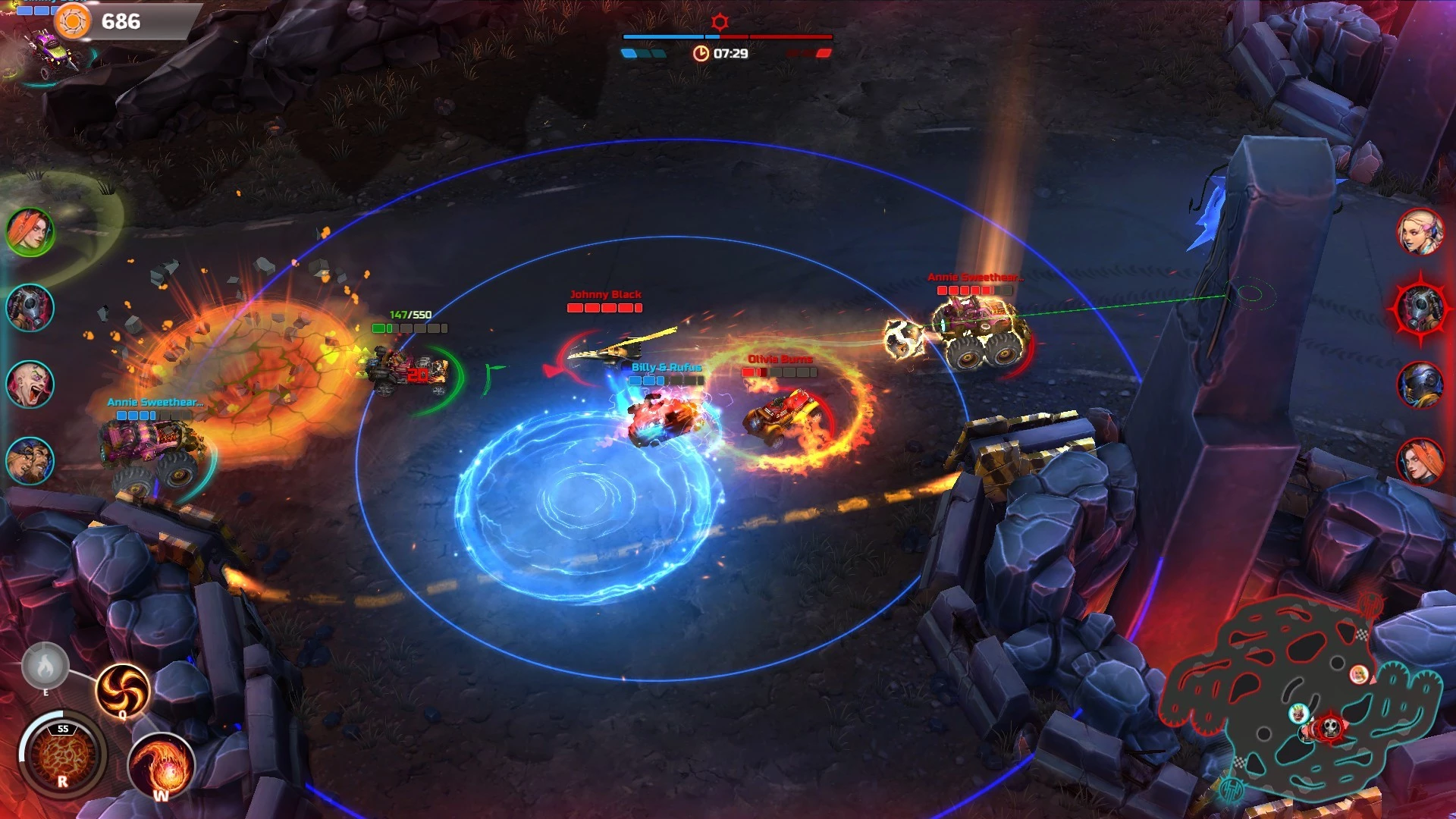The width and height of the screenshot is (1456, 819).
Task: Choose the clown-faced ally portrait
Action: coord(30,384)
